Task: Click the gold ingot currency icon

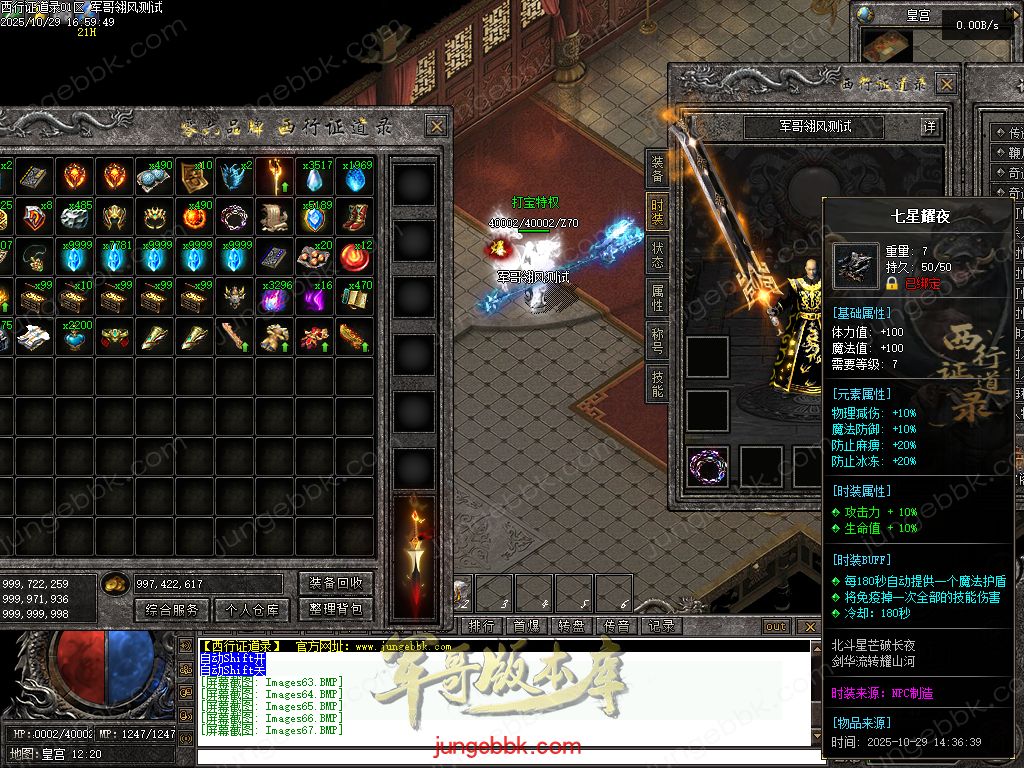Action: (x=116, y=584)
